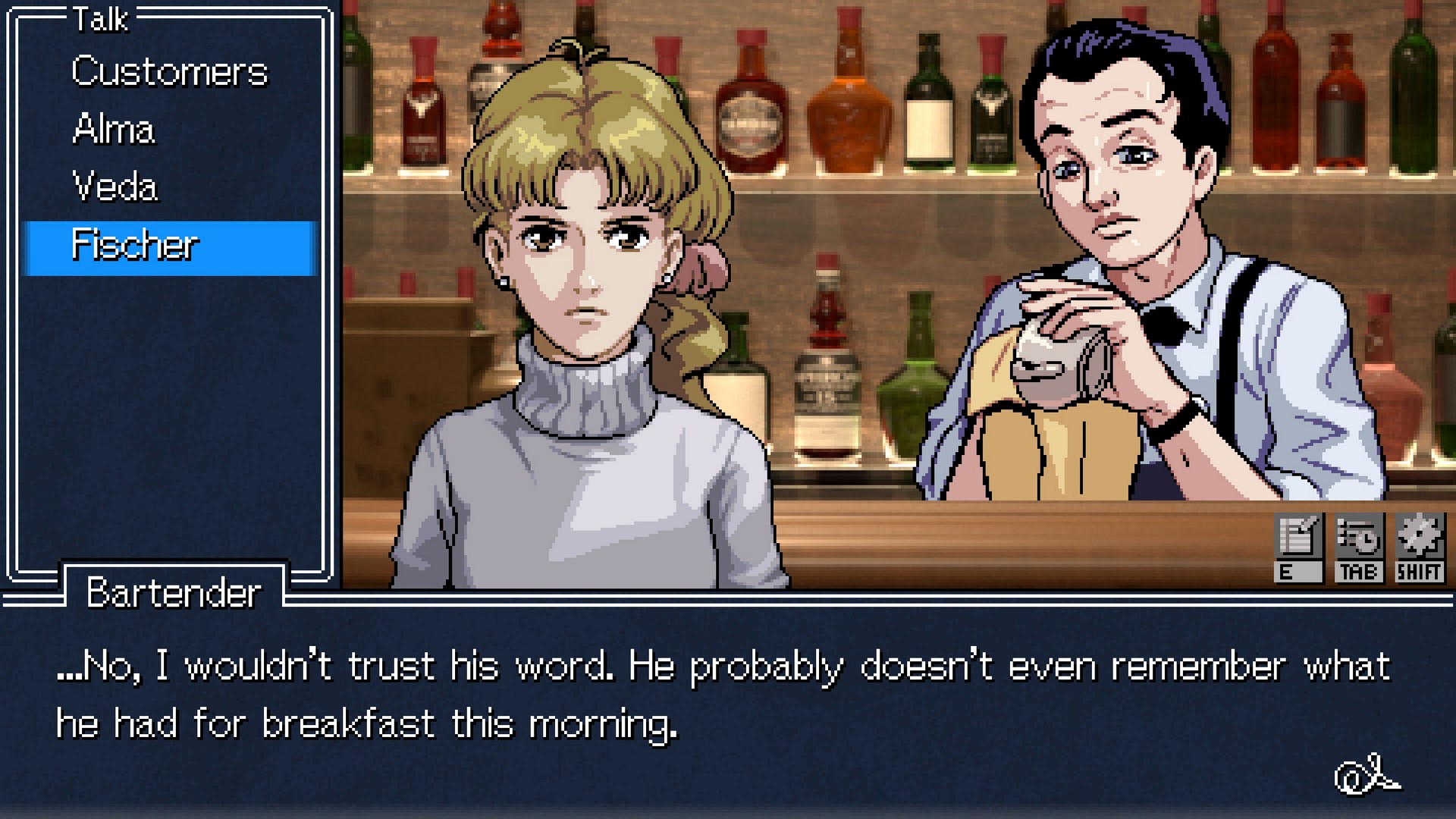Click the Talk menu header
This screenshot has height=819, width=1456.
(x=99, y=20)
